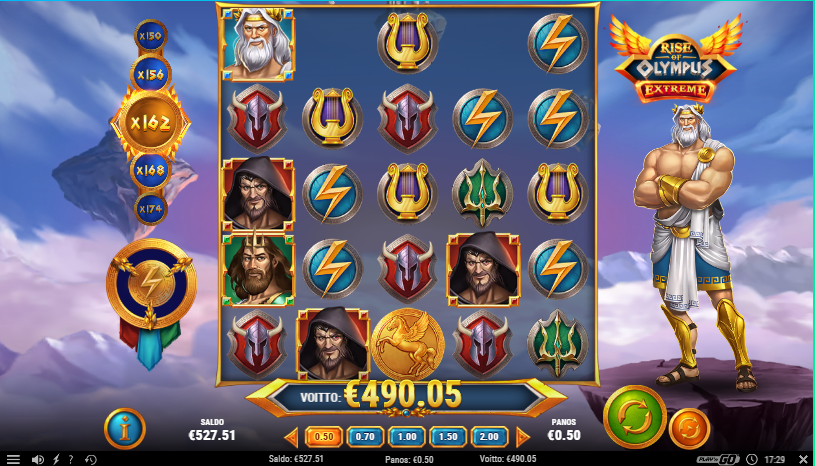The height and width of the screenshot is (466, 815).
Task: Set the bet to 1.00
Action: [407, 436]
